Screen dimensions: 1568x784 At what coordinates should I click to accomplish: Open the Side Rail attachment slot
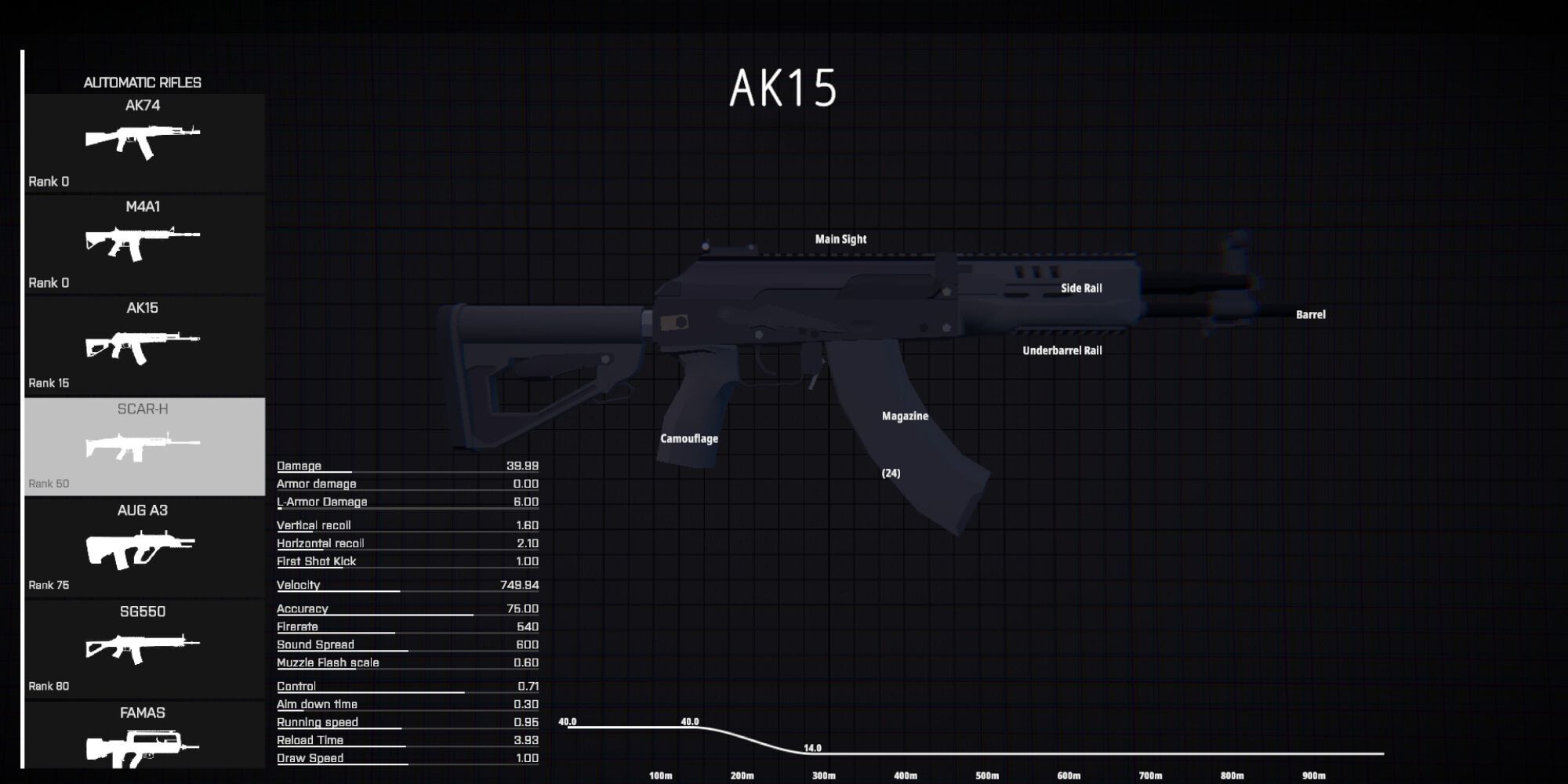coord(1082,288)
